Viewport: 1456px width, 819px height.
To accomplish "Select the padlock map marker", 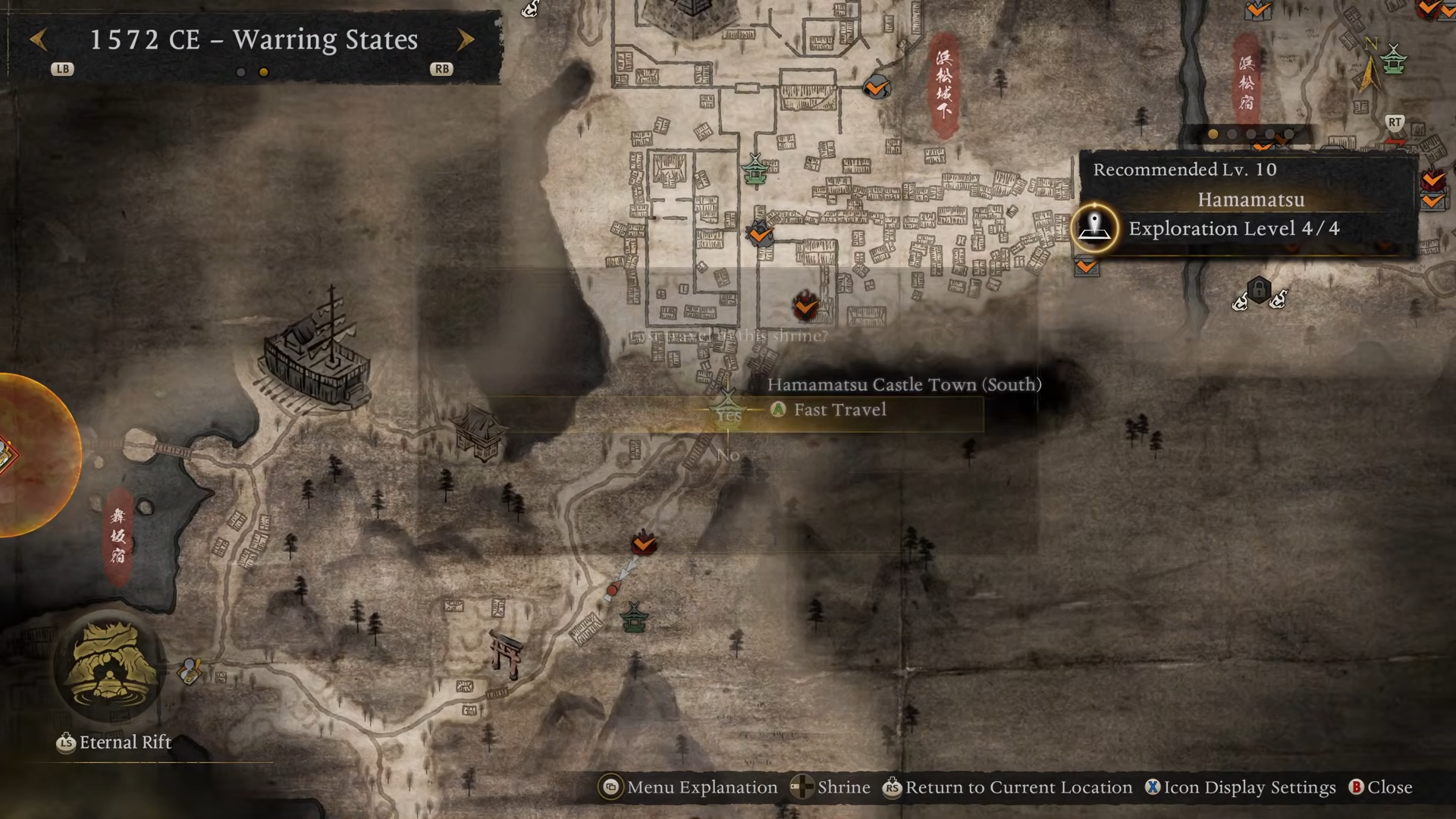I will (1259, 290).
